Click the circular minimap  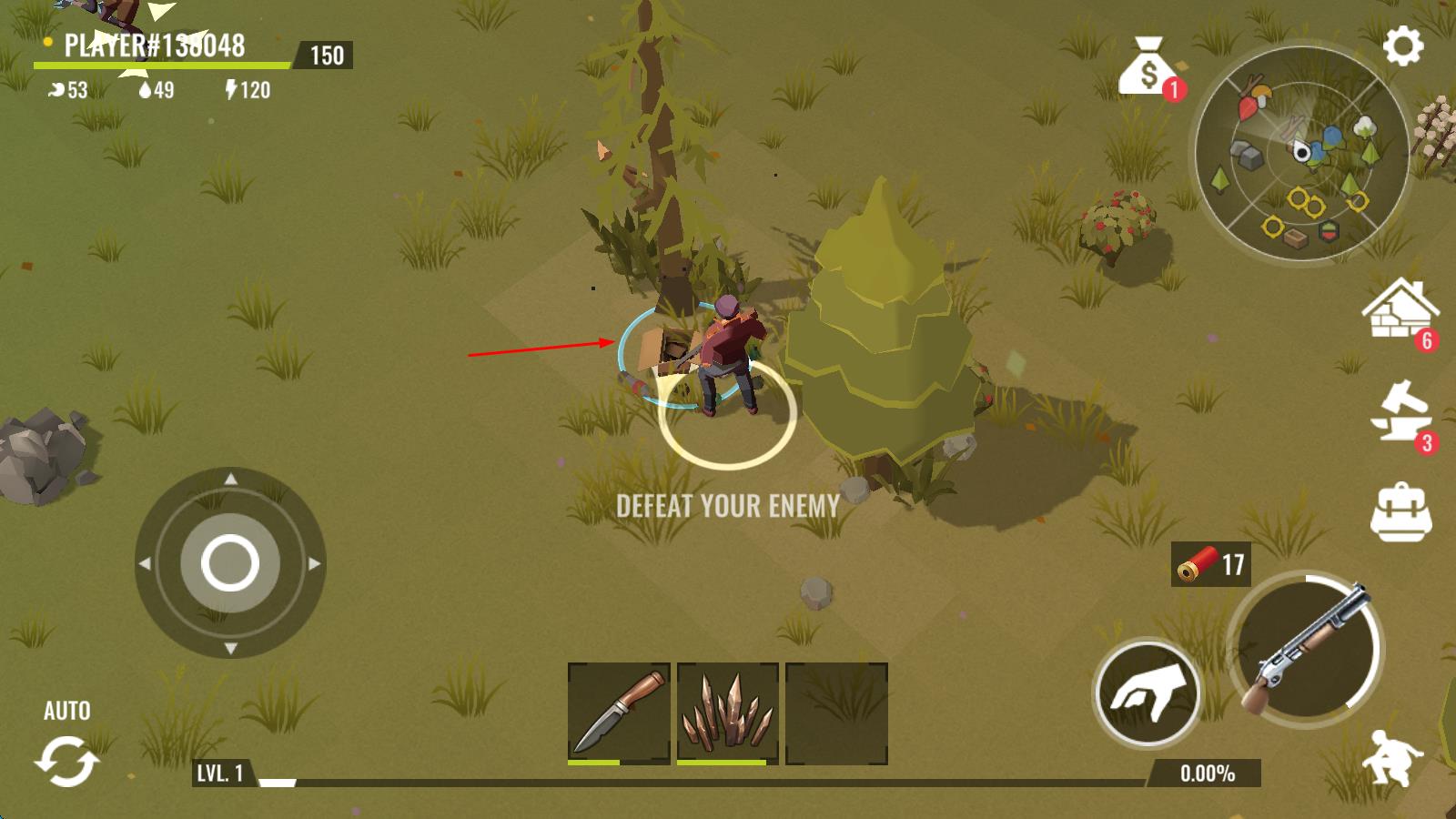pos(1301,154)
